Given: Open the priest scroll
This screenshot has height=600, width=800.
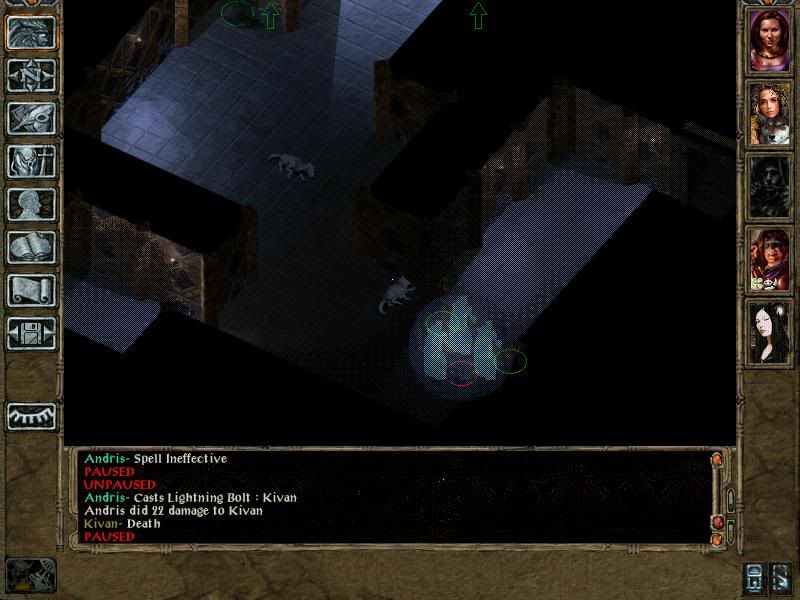Looking at the screenshot, I should coord(30,290).
